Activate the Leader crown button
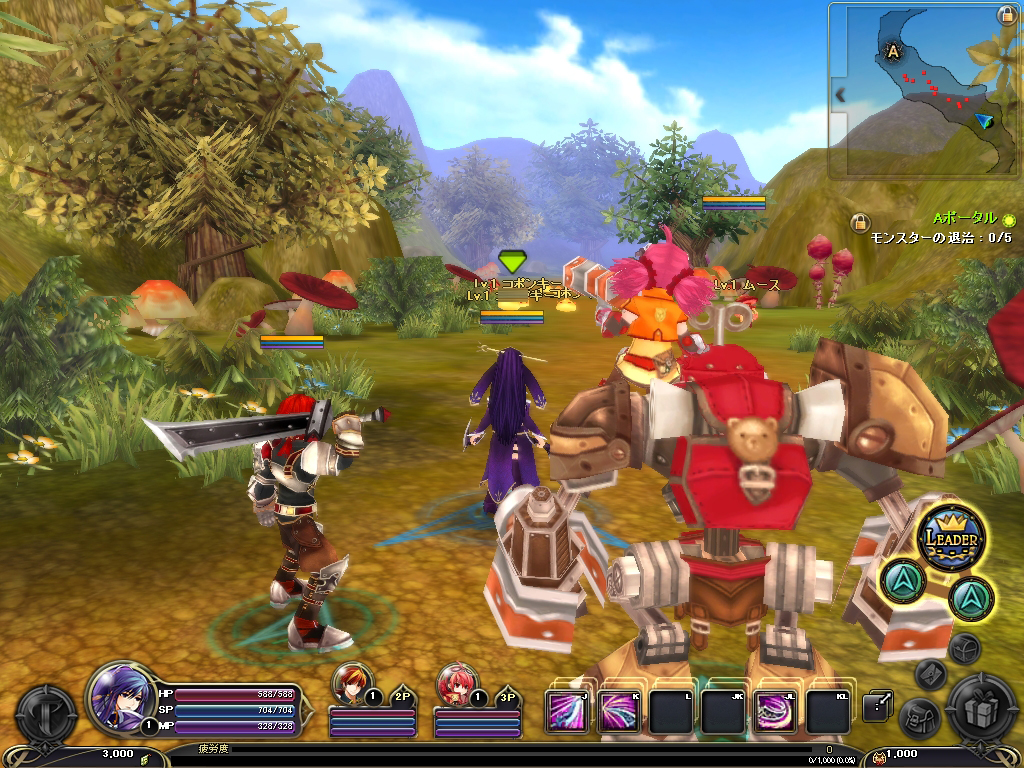 (x=950, y=537)
